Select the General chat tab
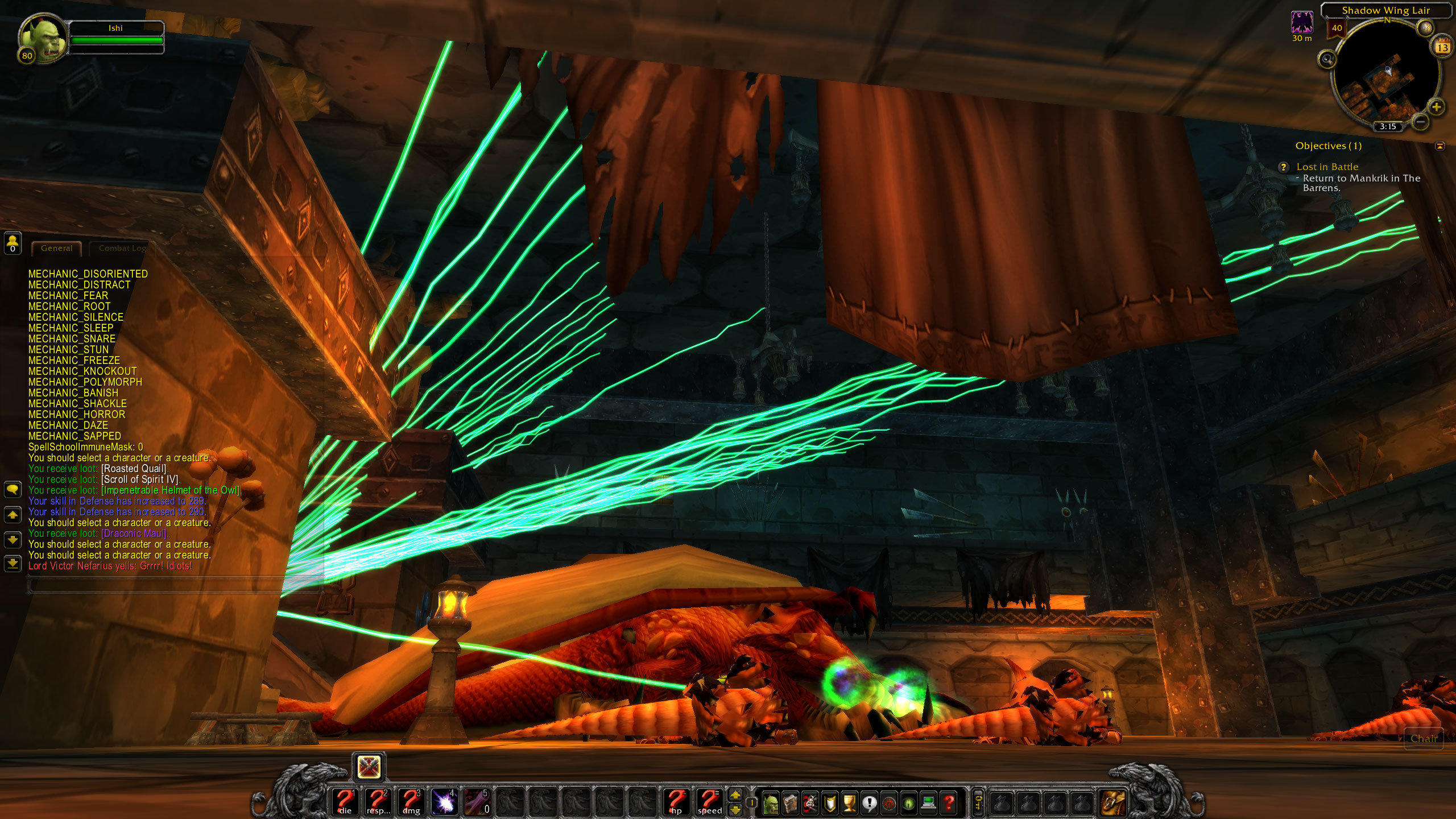Image resolution: width=1456 pixels, height=819 pixels. coord(56,248)
